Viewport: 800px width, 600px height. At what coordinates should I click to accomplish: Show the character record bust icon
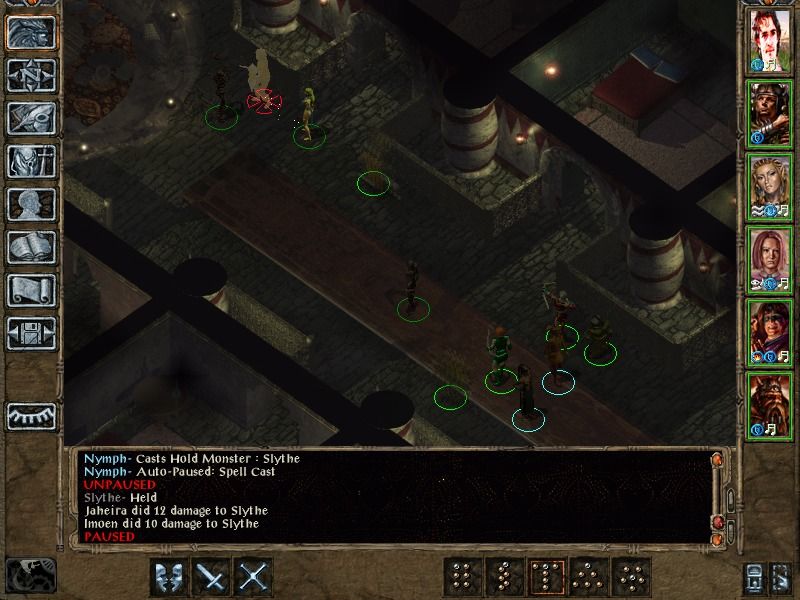pyautogui.click(x=31, y=204)
